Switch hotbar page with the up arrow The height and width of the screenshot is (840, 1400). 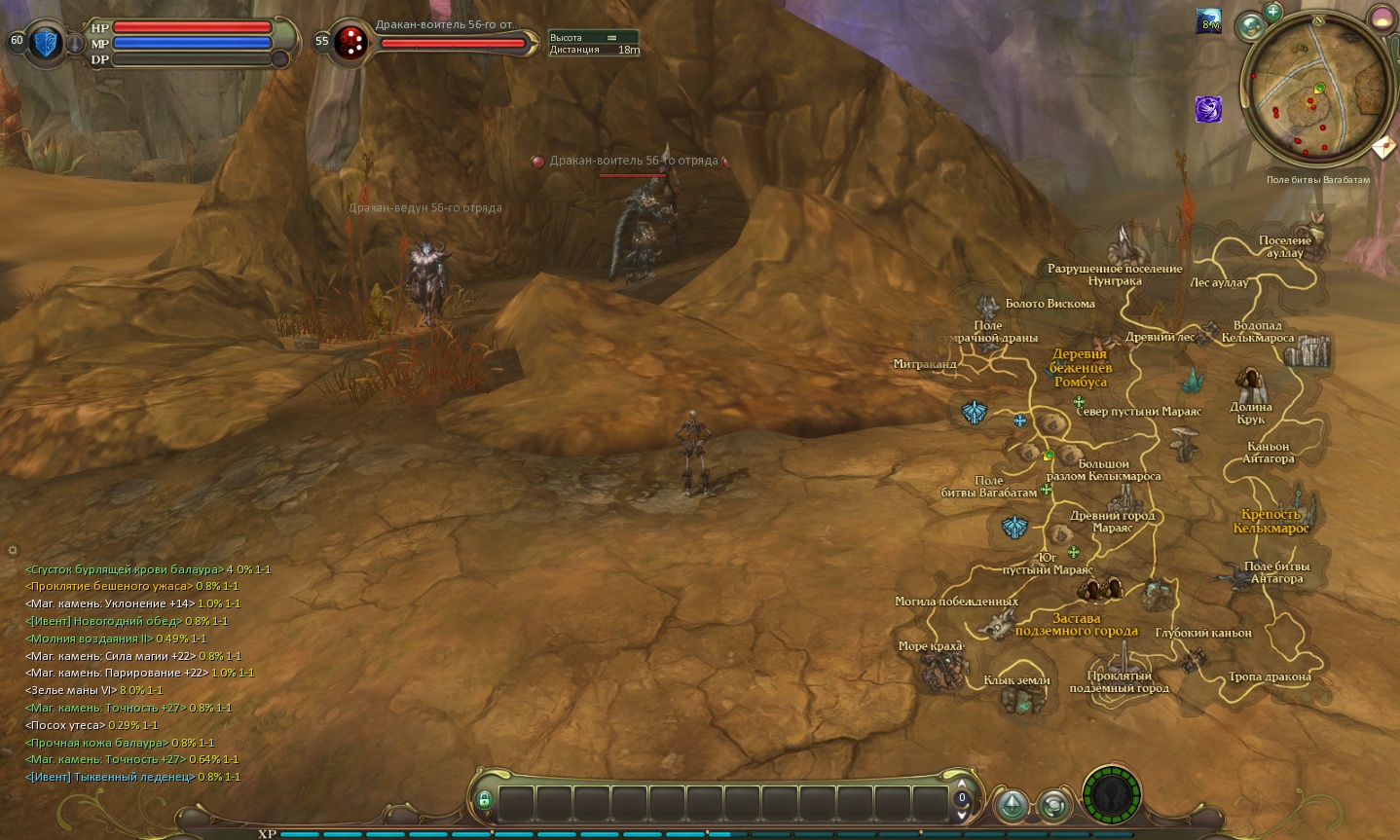[962, 785]
